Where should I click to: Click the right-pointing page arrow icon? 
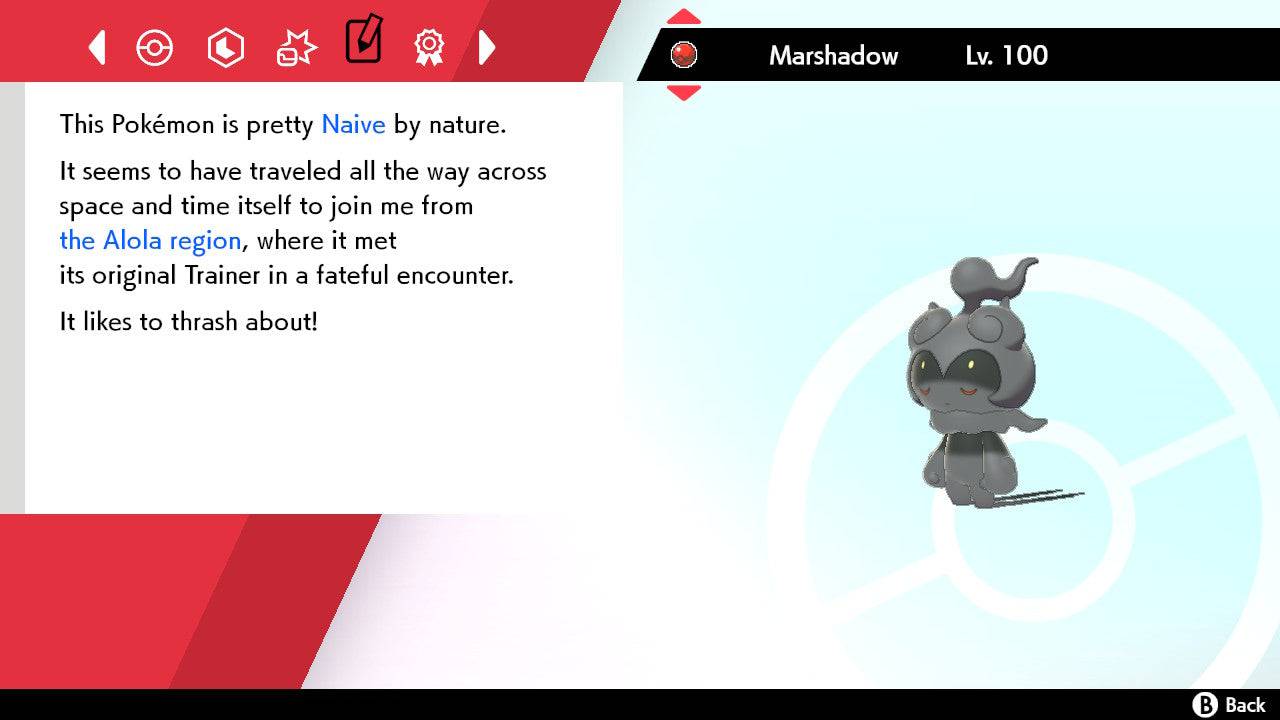point(488,47)
